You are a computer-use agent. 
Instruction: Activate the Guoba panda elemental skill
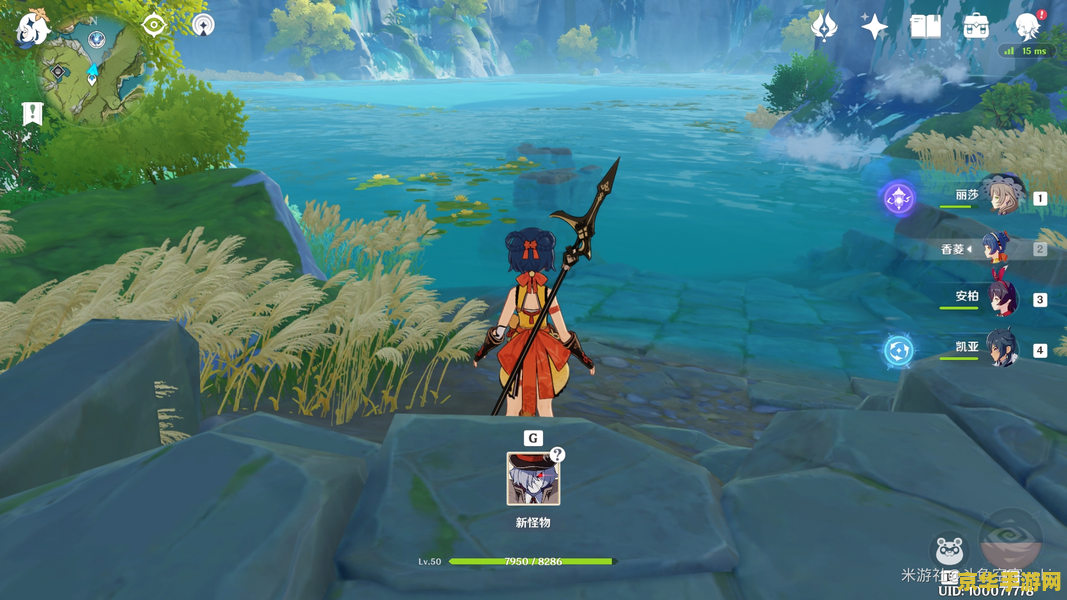click(949, 553)
